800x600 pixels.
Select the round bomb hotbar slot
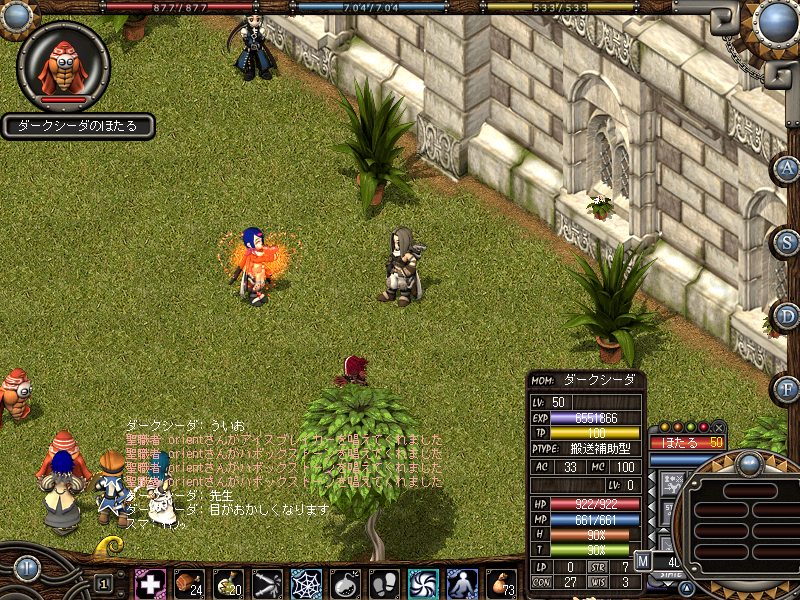345,583
